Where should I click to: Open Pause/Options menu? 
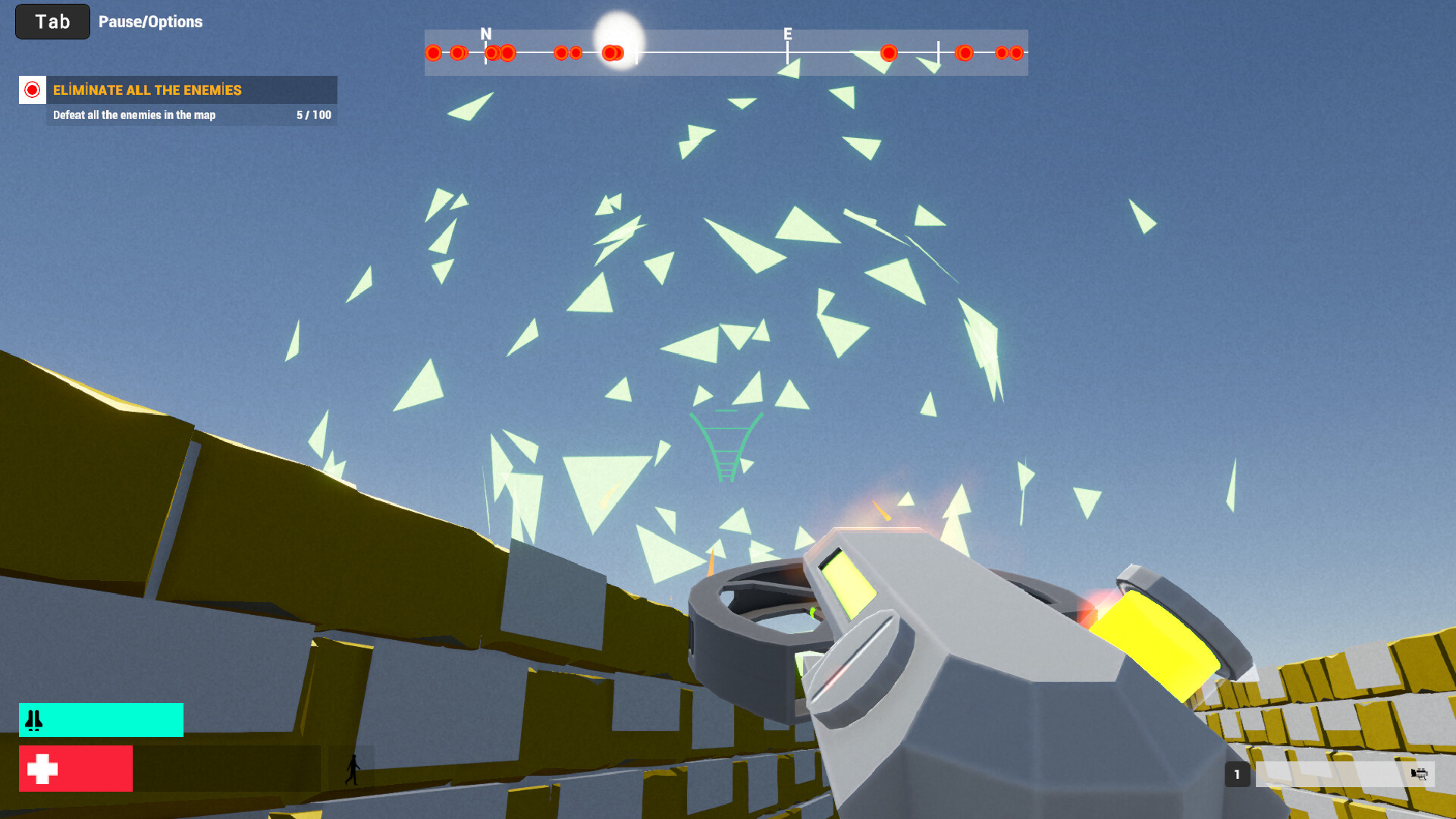pos(151,21)
